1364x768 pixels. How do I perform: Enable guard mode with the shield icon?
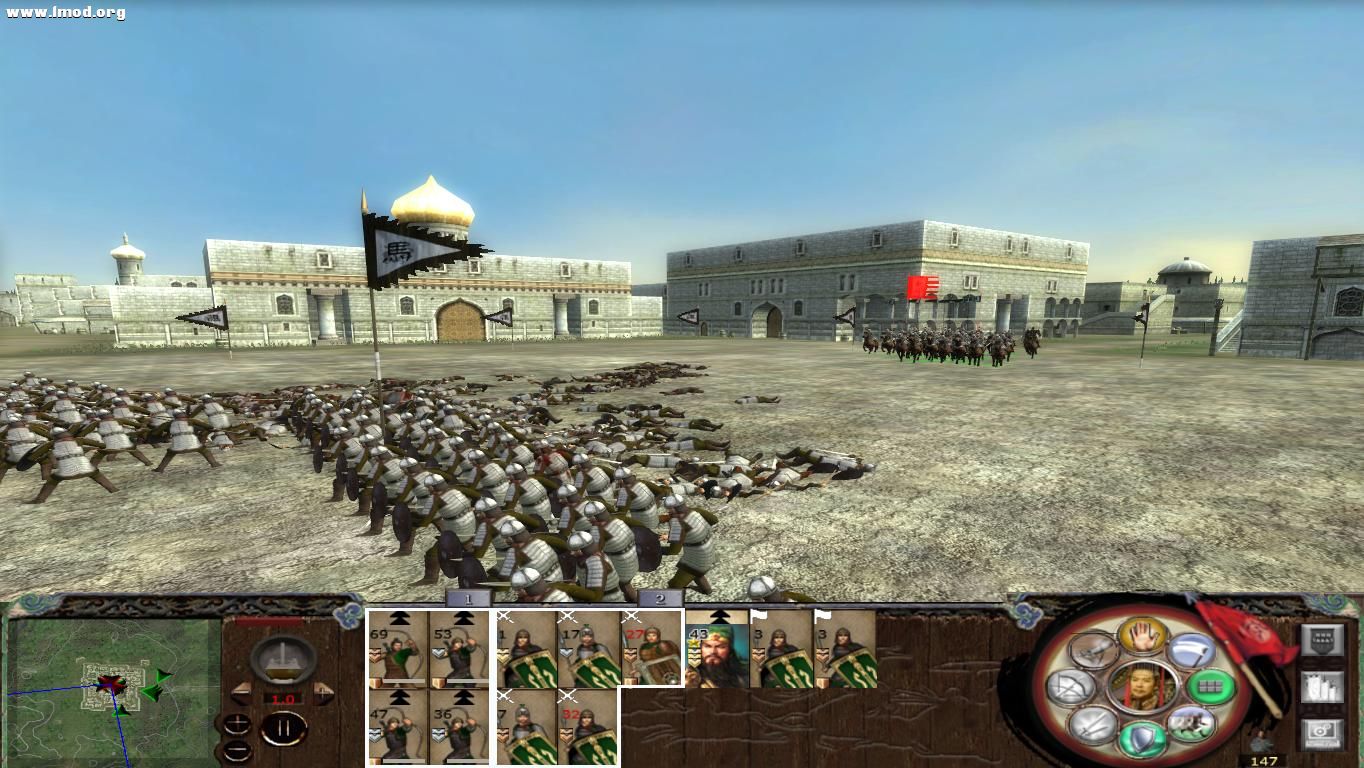coord(1144,736)
